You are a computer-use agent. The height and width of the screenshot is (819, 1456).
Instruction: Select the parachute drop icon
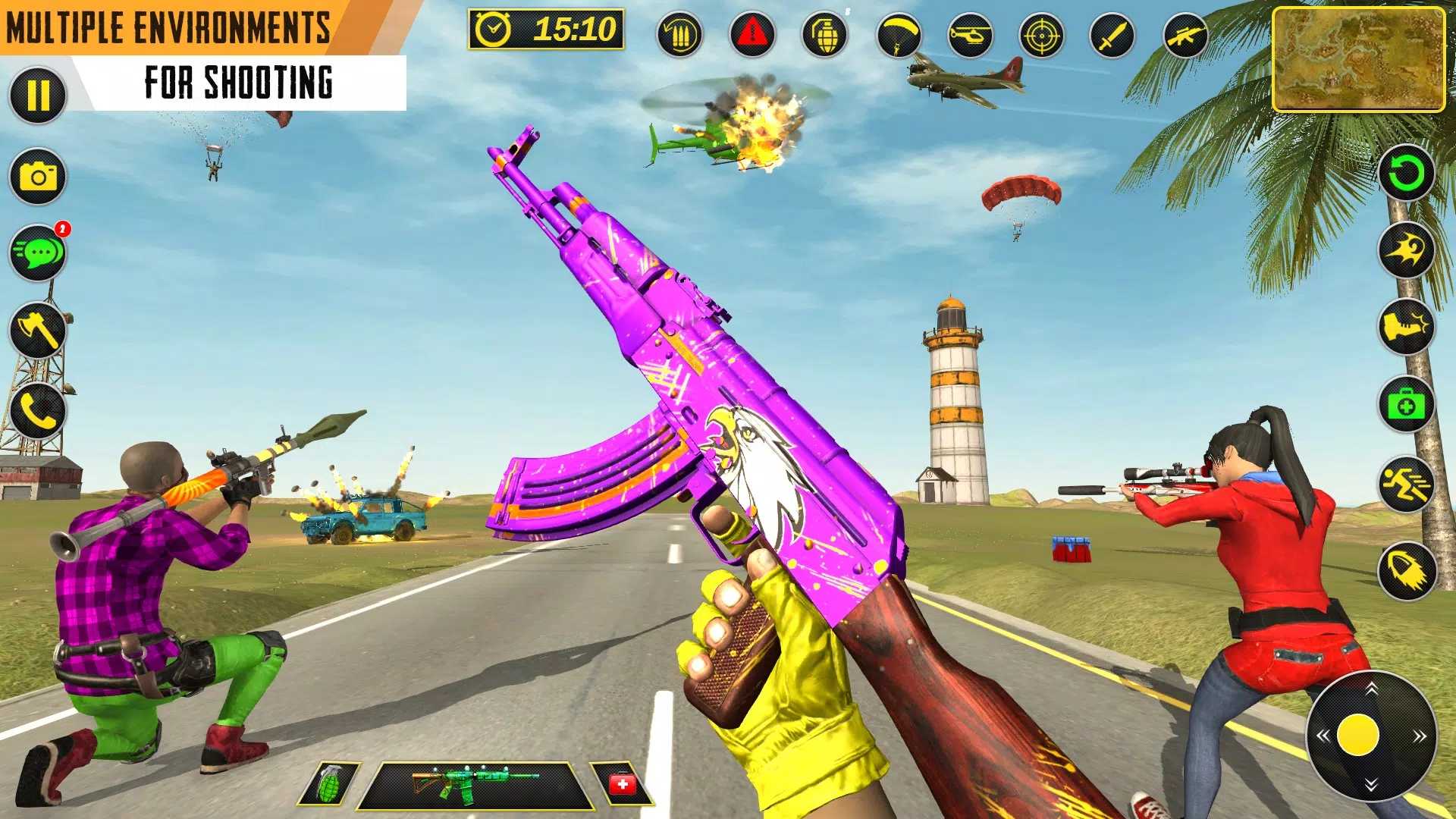point(899,34)
